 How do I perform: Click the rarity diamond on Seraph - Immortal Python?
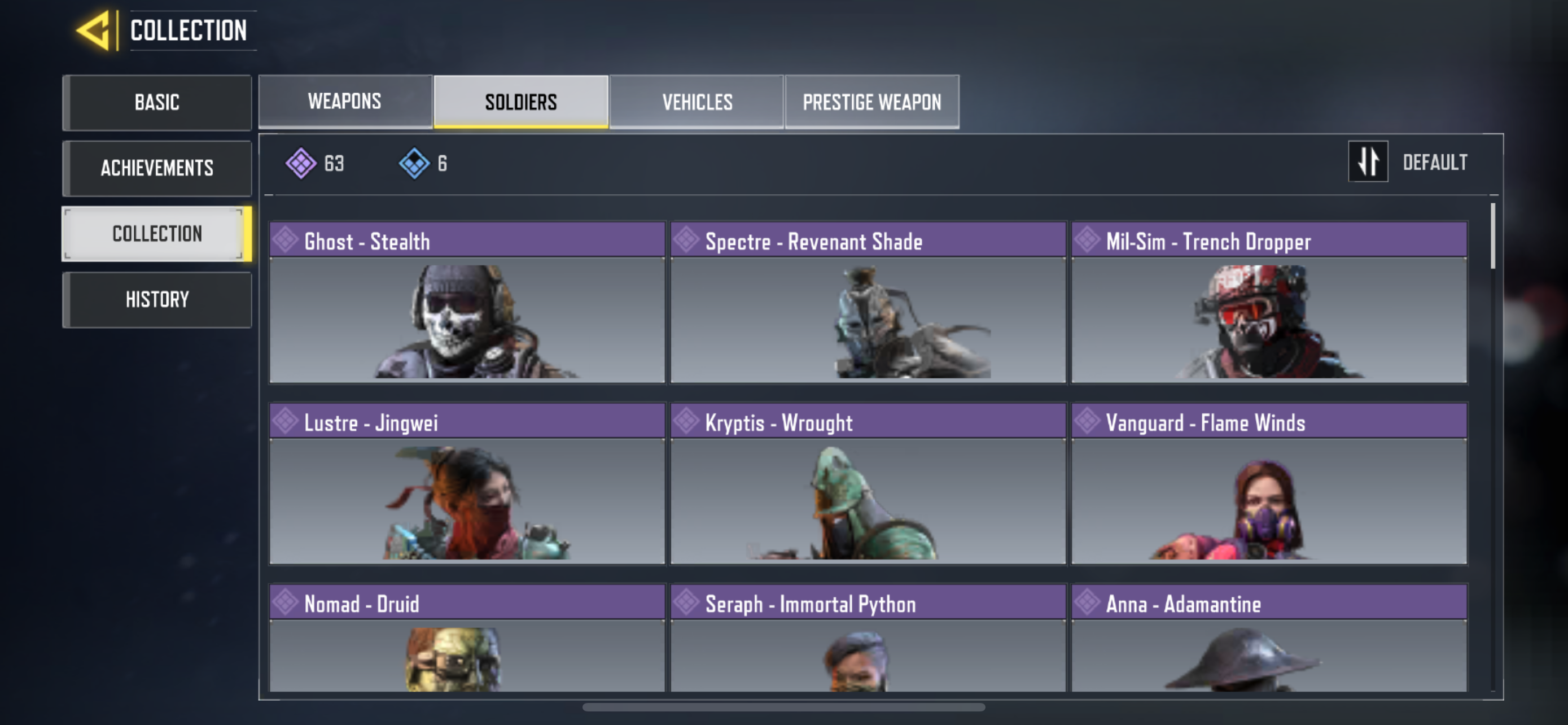(x=686, y=602)
